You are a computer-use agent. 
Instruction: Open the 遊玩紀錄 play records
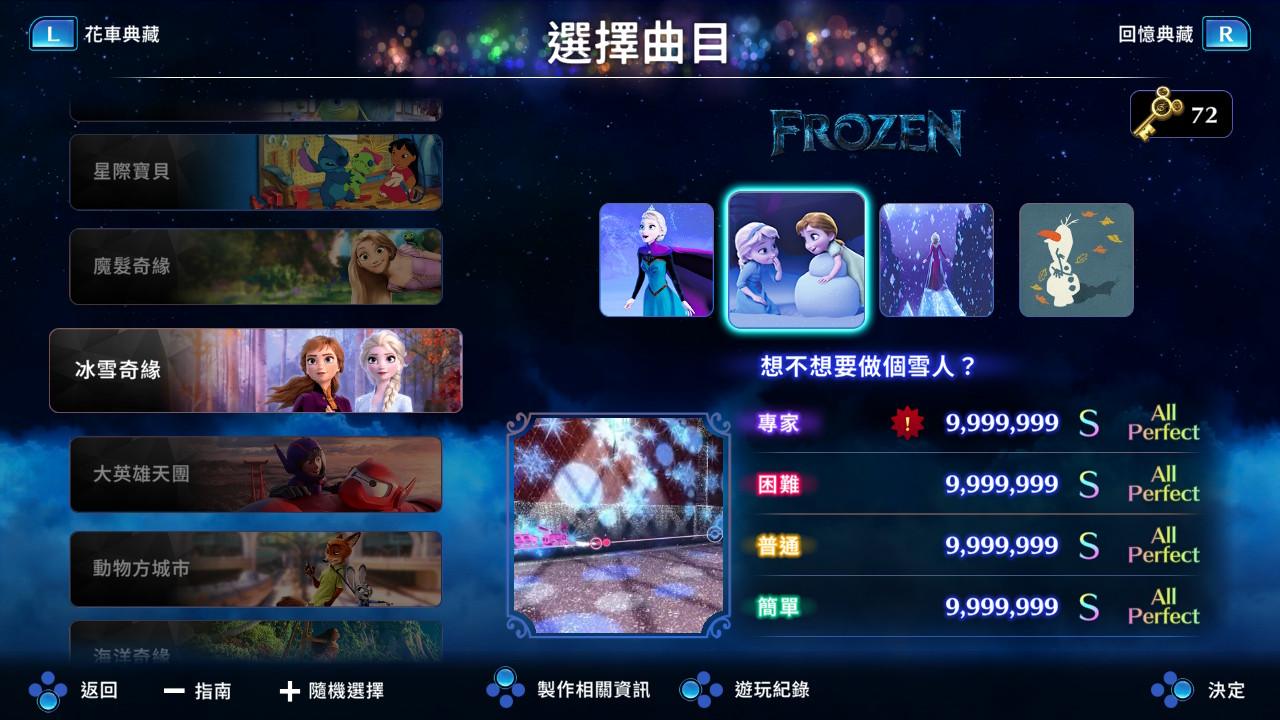pyautogui.click(x=770, y=690)
